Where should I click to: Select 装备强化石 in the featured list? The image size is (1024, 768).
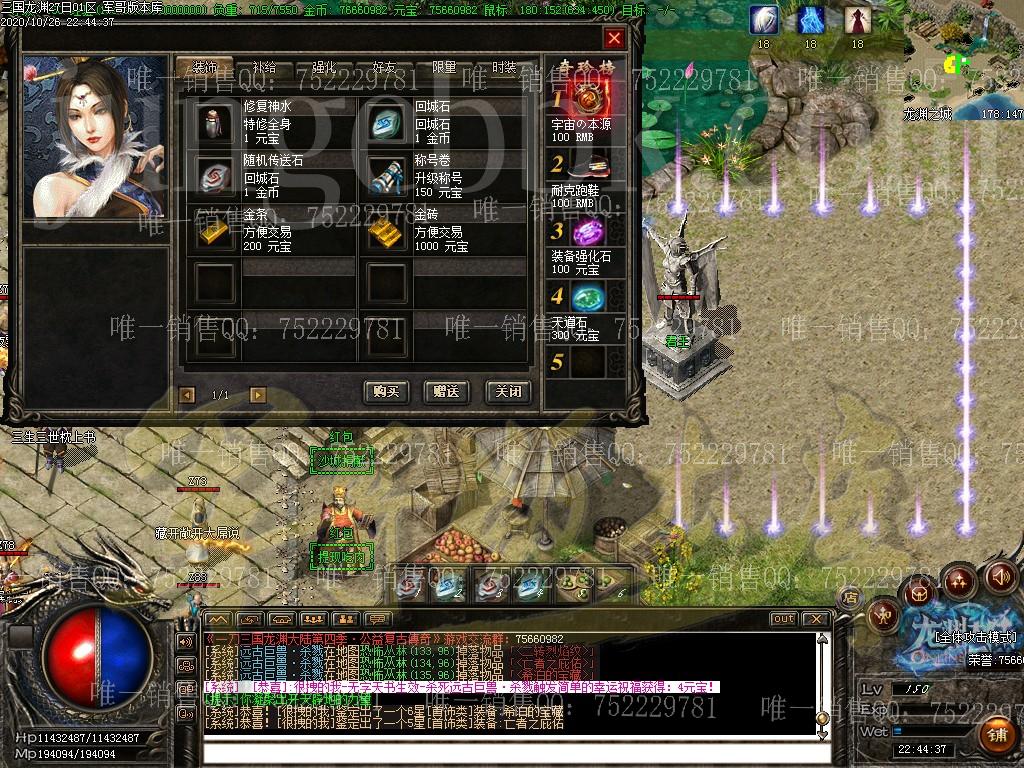tap(588, 232)
